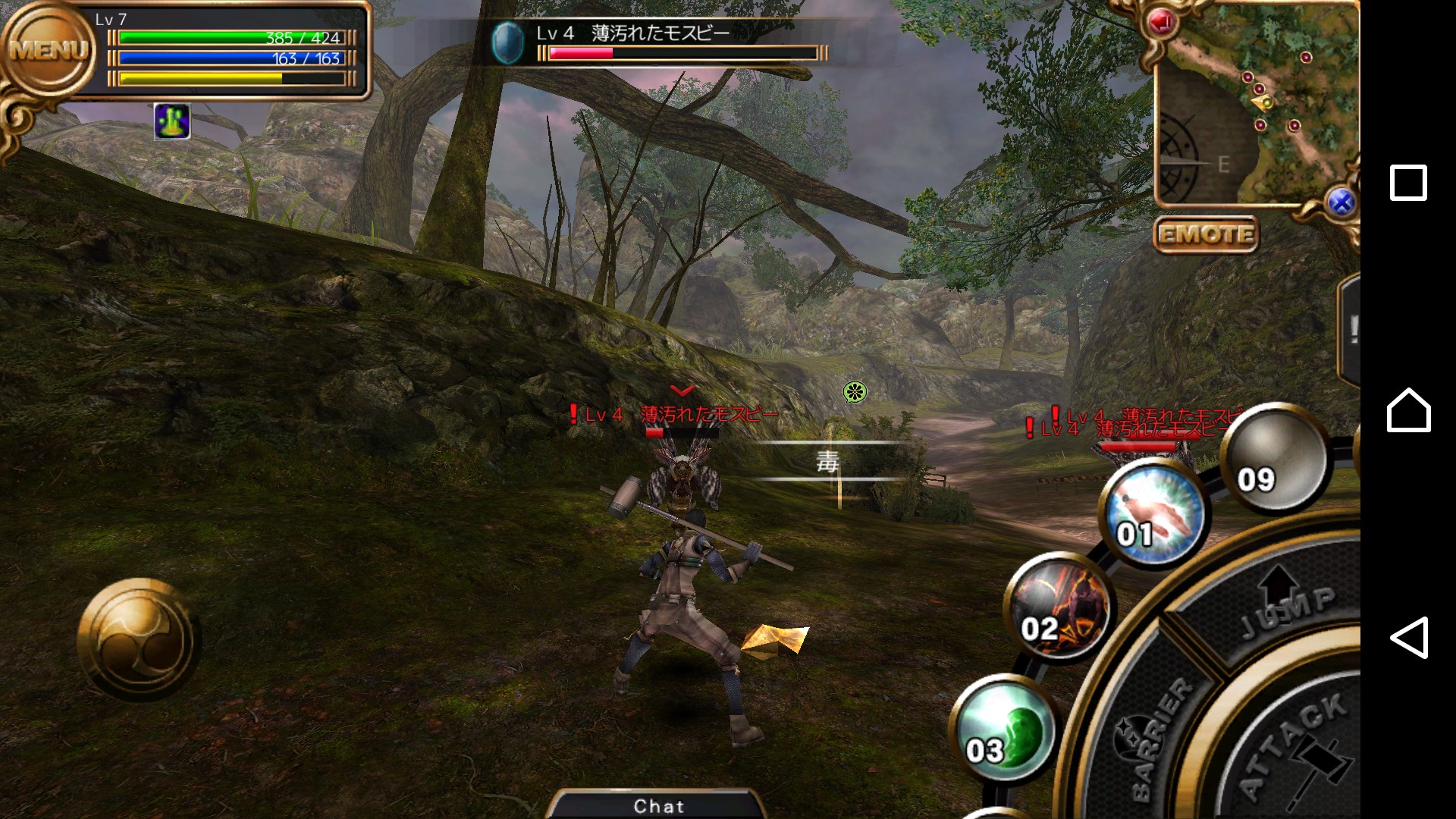
Task: Click the virtual joystick movement pad
Action: coord(140,639)
